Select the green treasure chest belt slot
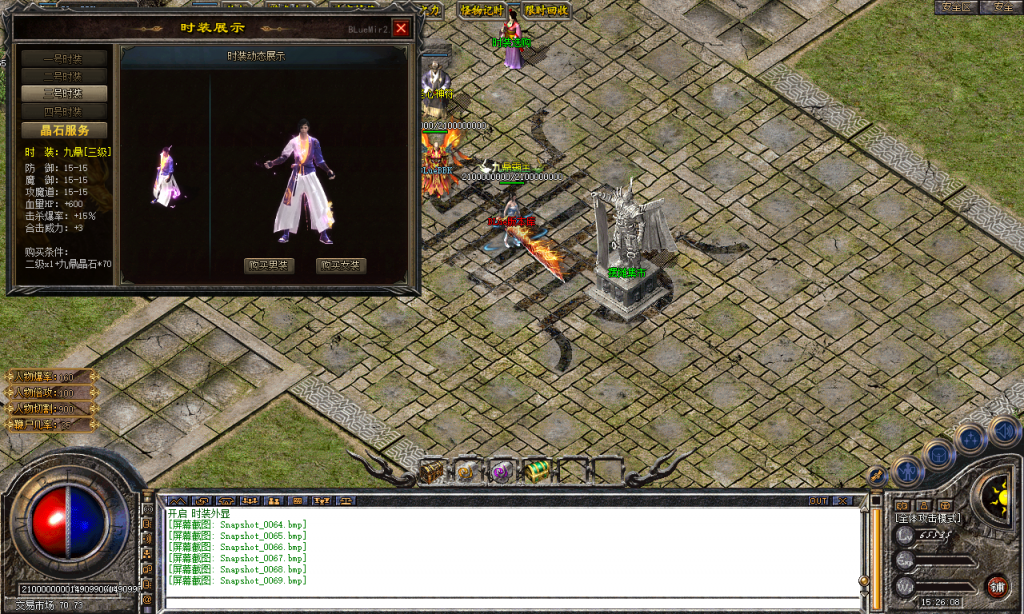 coord(537,470)
